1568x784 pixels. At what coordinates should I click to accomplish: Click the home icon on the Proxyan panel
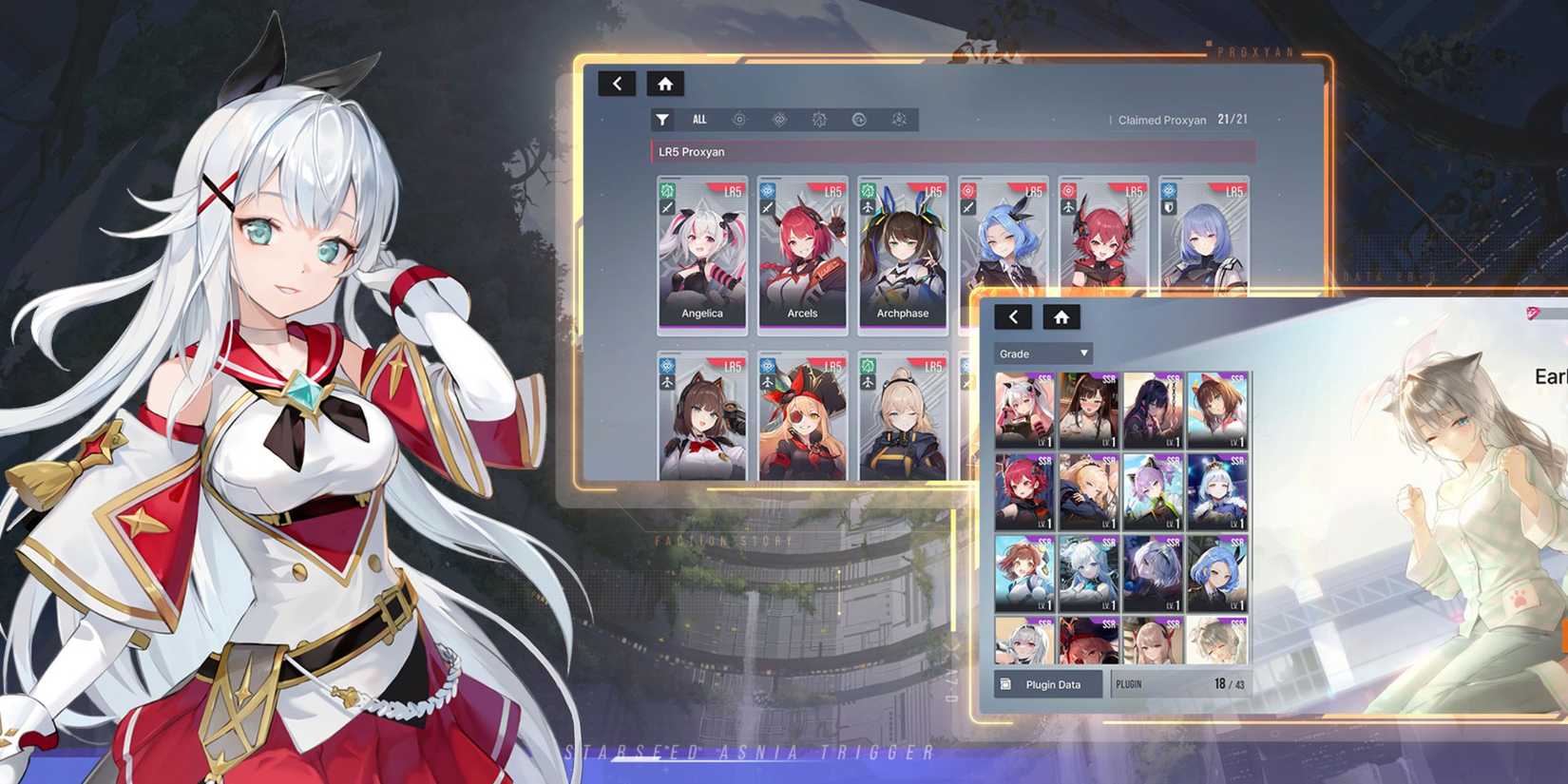click(665, 84)
